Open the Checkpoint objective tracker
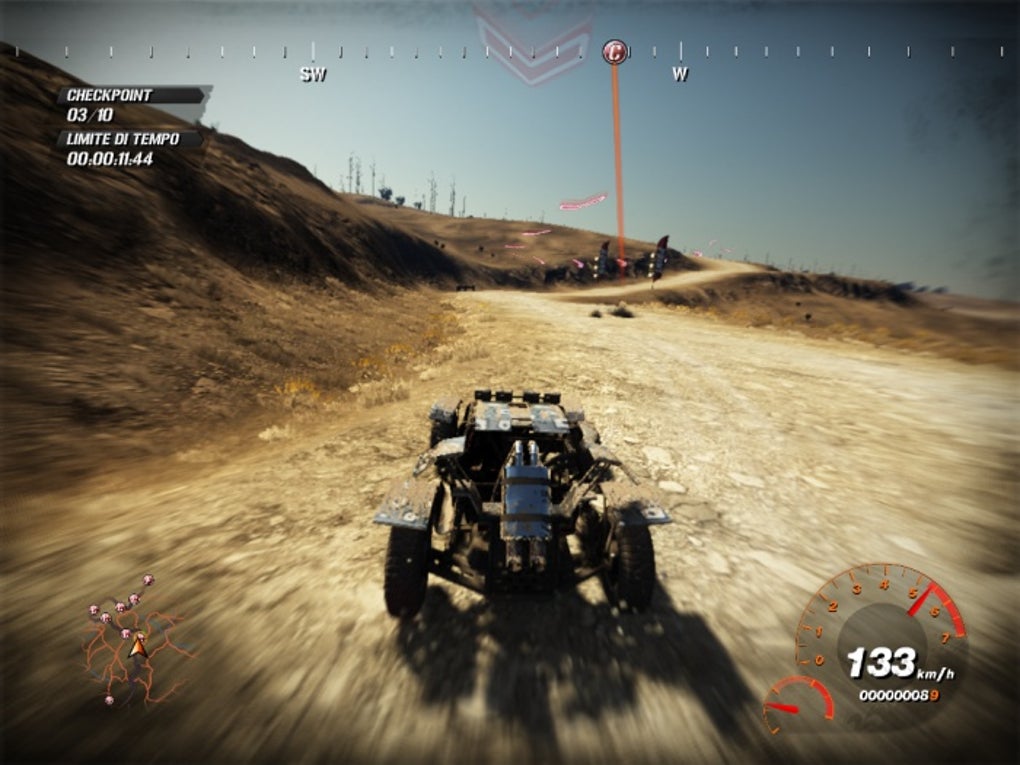1020x765 pixels. point(131,104)
